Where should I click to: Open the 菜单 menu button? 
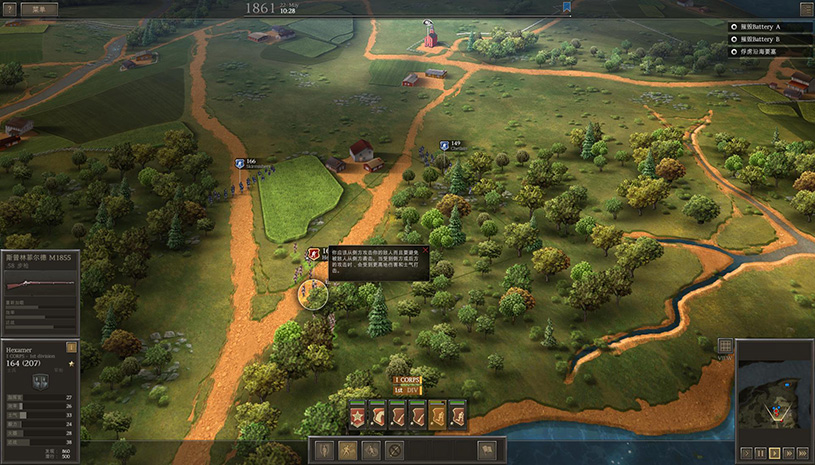point(38,7)
